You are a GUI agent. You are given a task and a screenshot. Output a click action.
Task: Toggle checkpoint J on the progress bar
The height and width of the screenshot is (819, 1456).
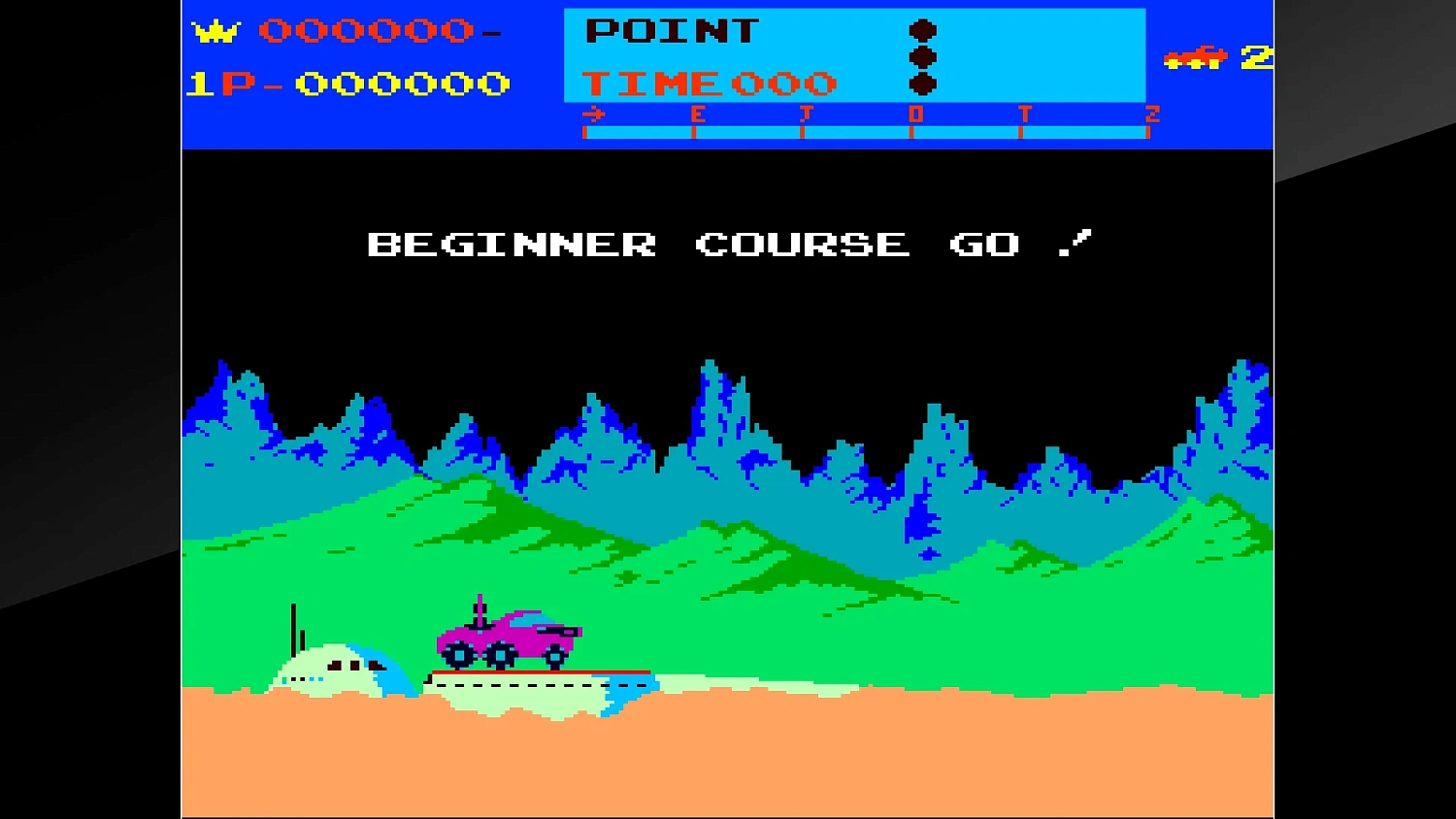pyautogui.click(x=806, y=113)
